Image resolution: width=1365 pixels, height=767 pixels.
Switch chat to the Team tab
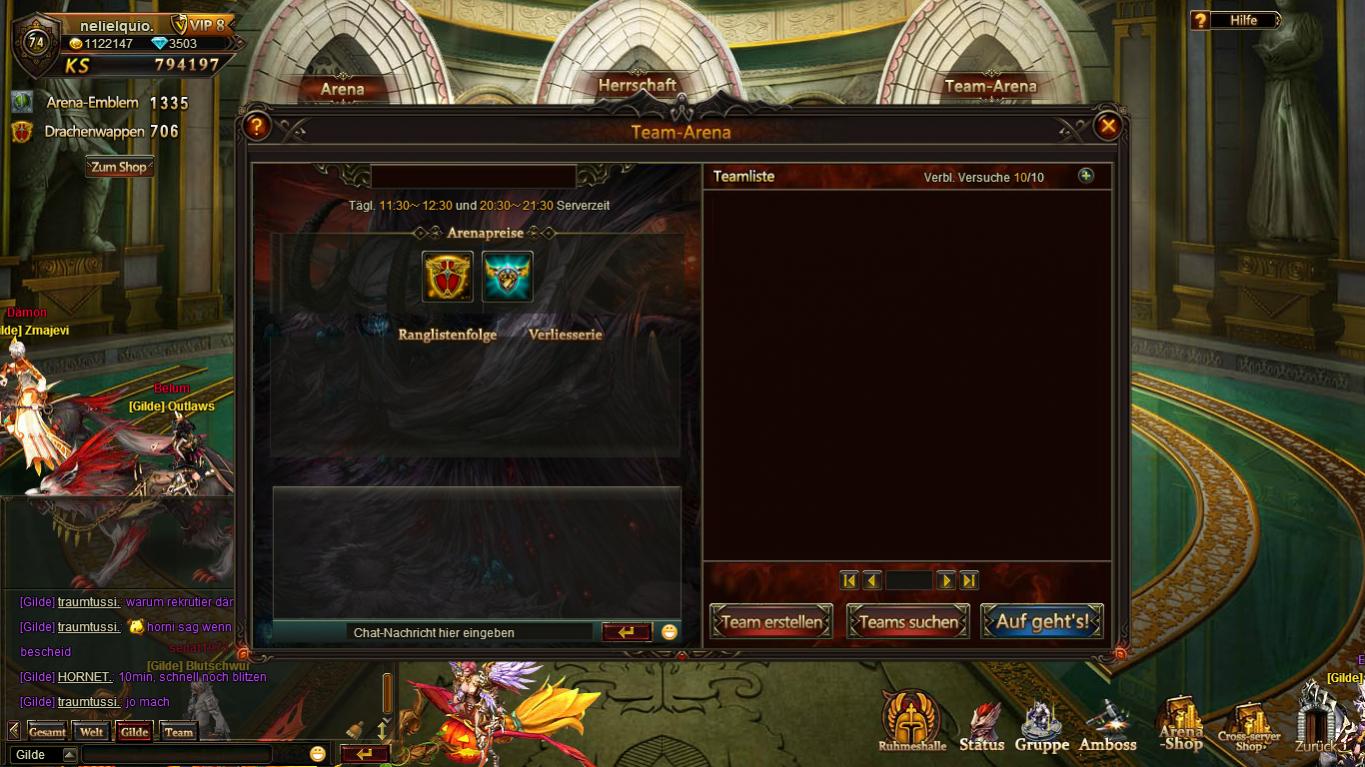click(179, 732)
